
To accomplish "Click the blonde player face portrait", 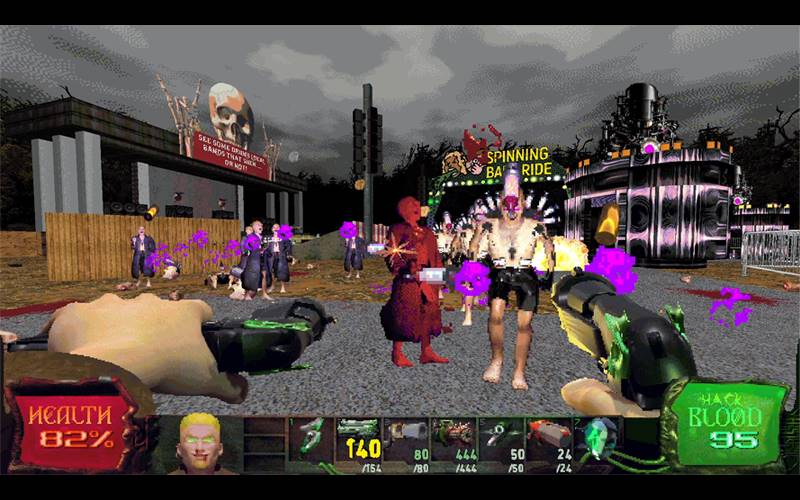I will click(x=200, y=441).
